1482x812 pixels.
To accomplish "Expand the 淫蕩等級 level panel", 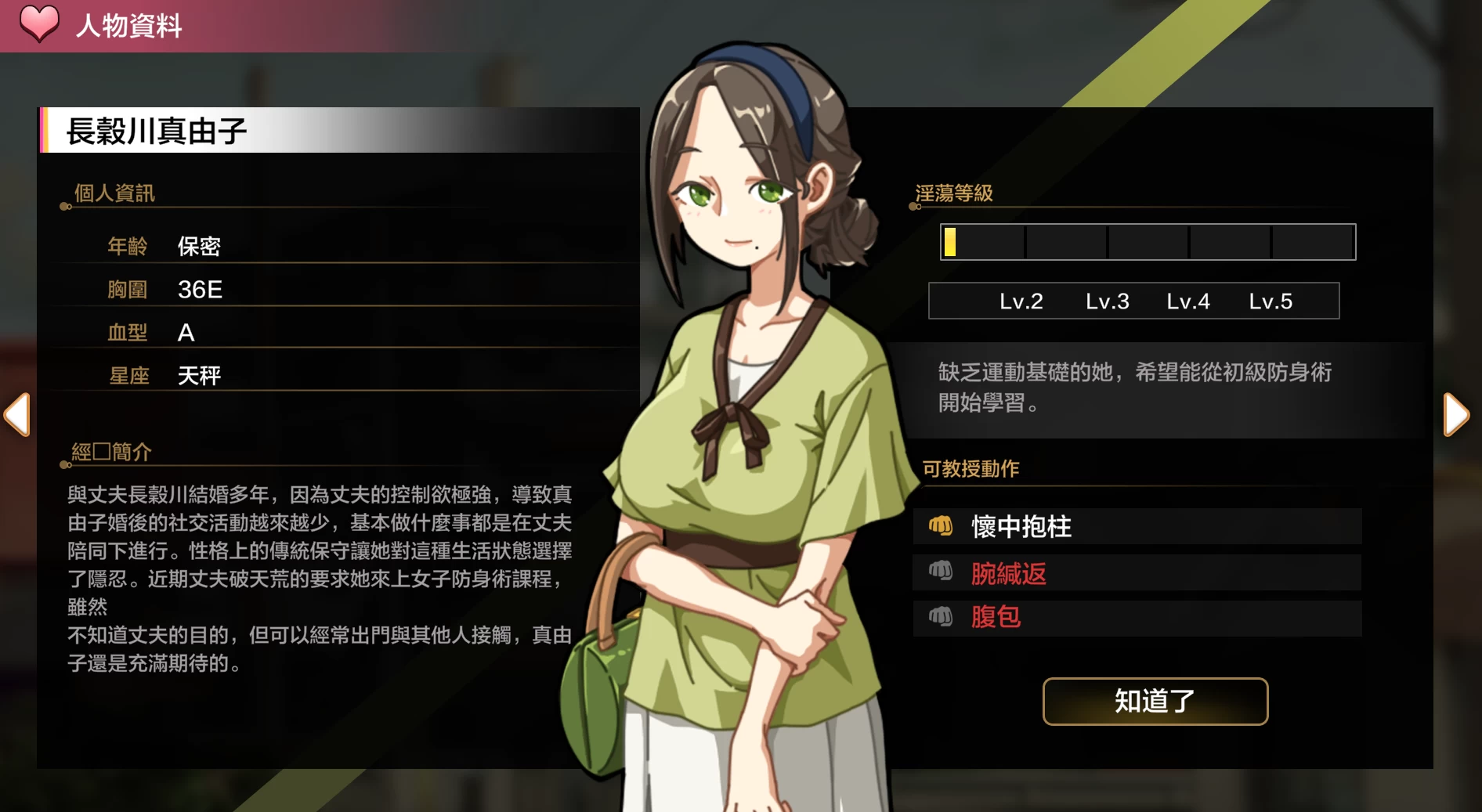I will click(1146, 242).
